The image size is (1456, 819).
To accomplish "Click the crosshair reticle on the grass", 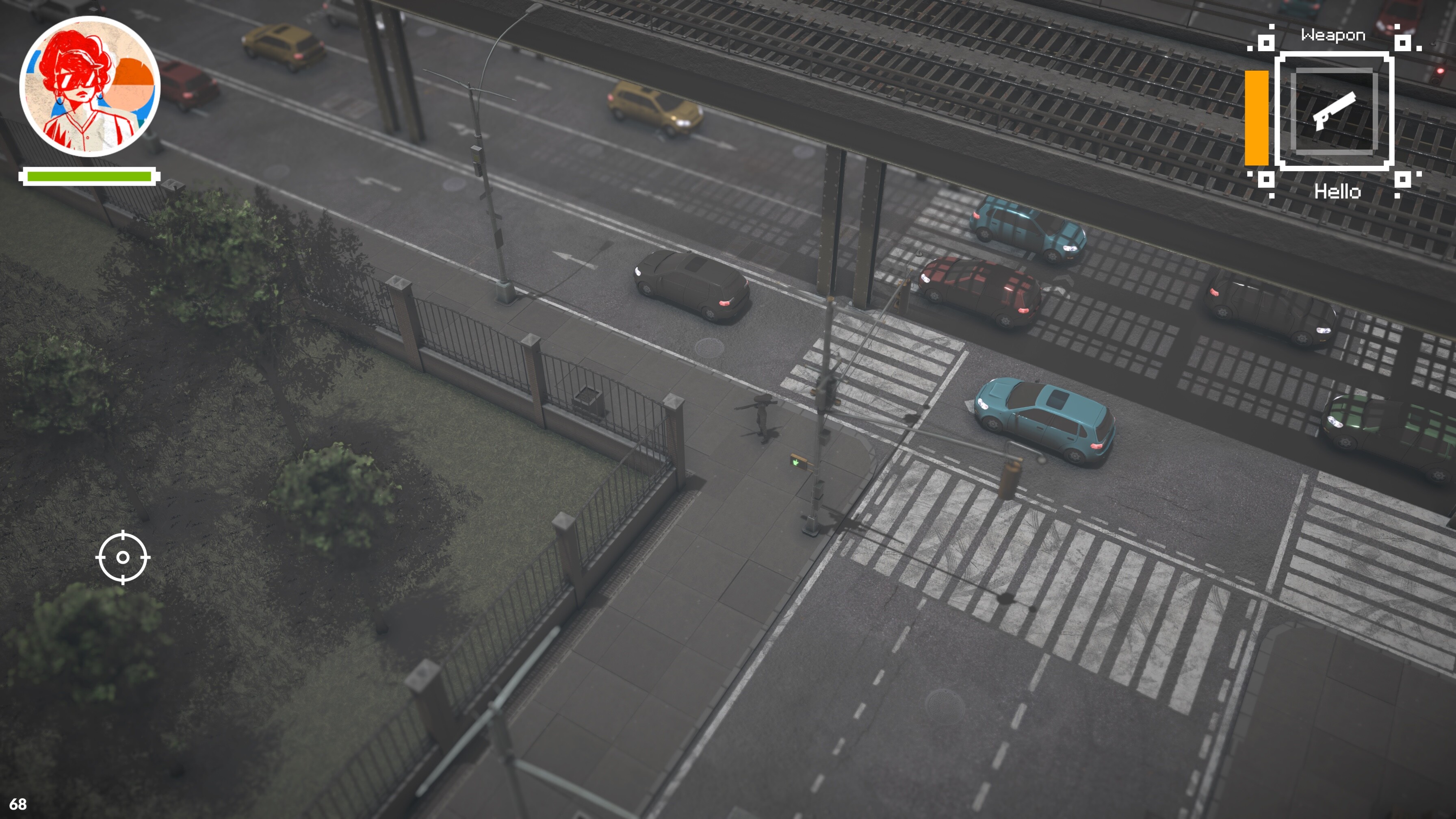I will tap(123, 558).
